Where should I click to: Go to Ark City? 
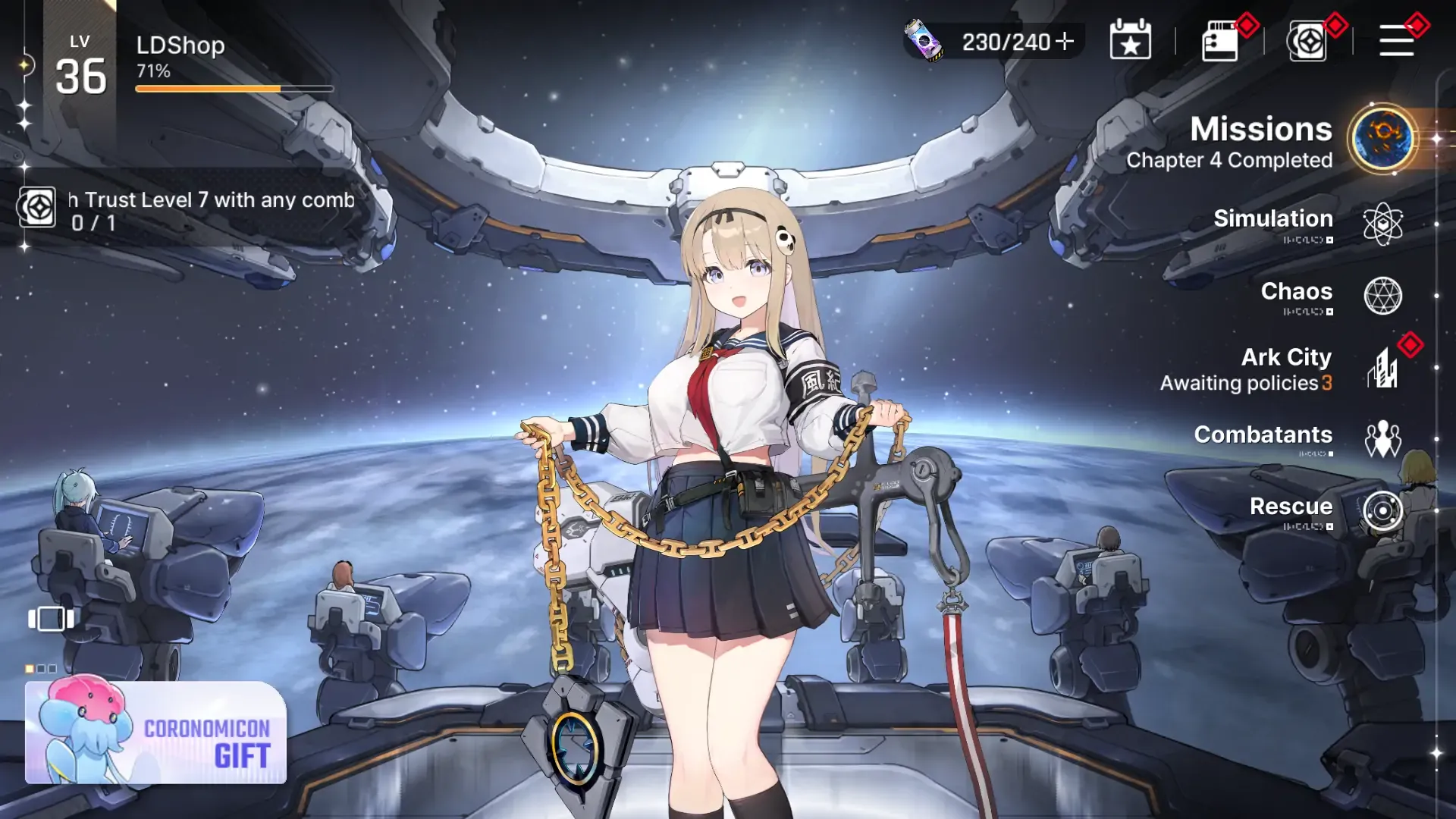click(x=1384, y=369)
